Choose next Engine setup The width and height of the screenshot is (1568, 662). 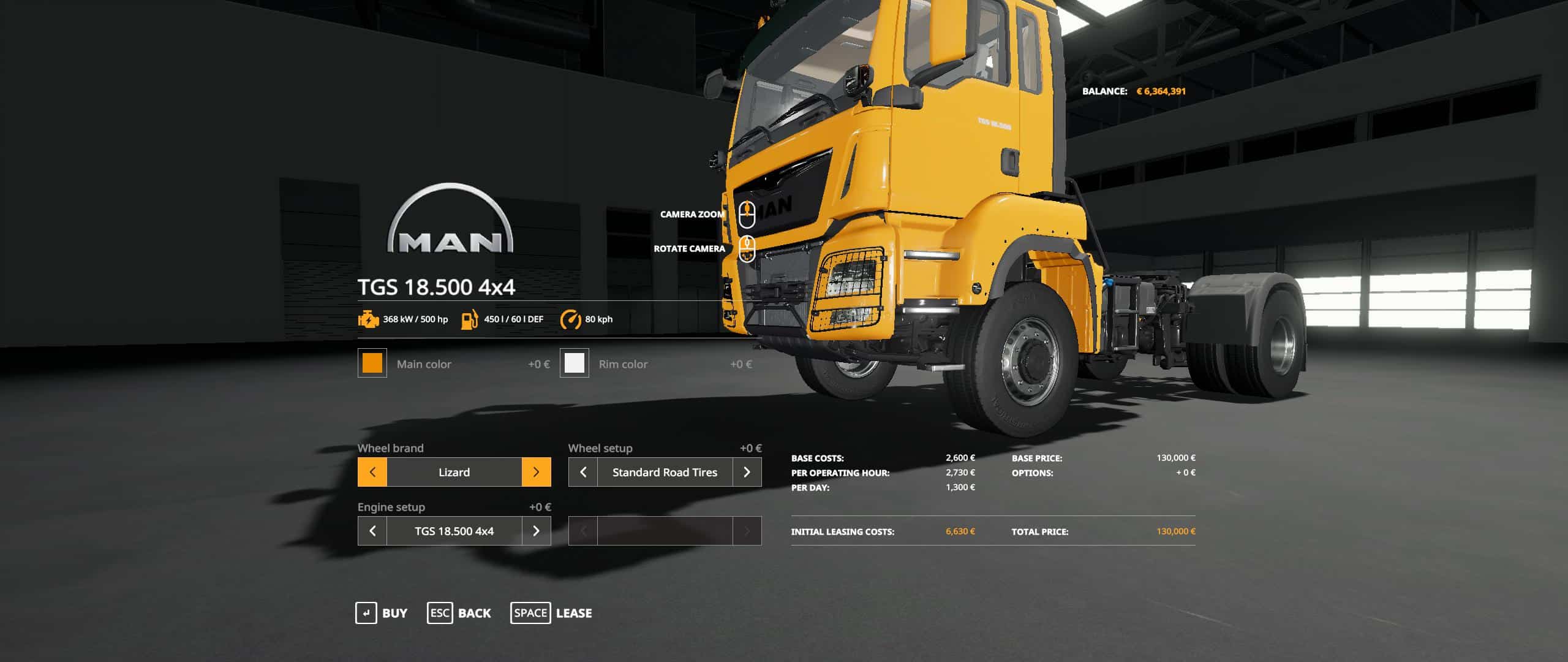(536, 531)
